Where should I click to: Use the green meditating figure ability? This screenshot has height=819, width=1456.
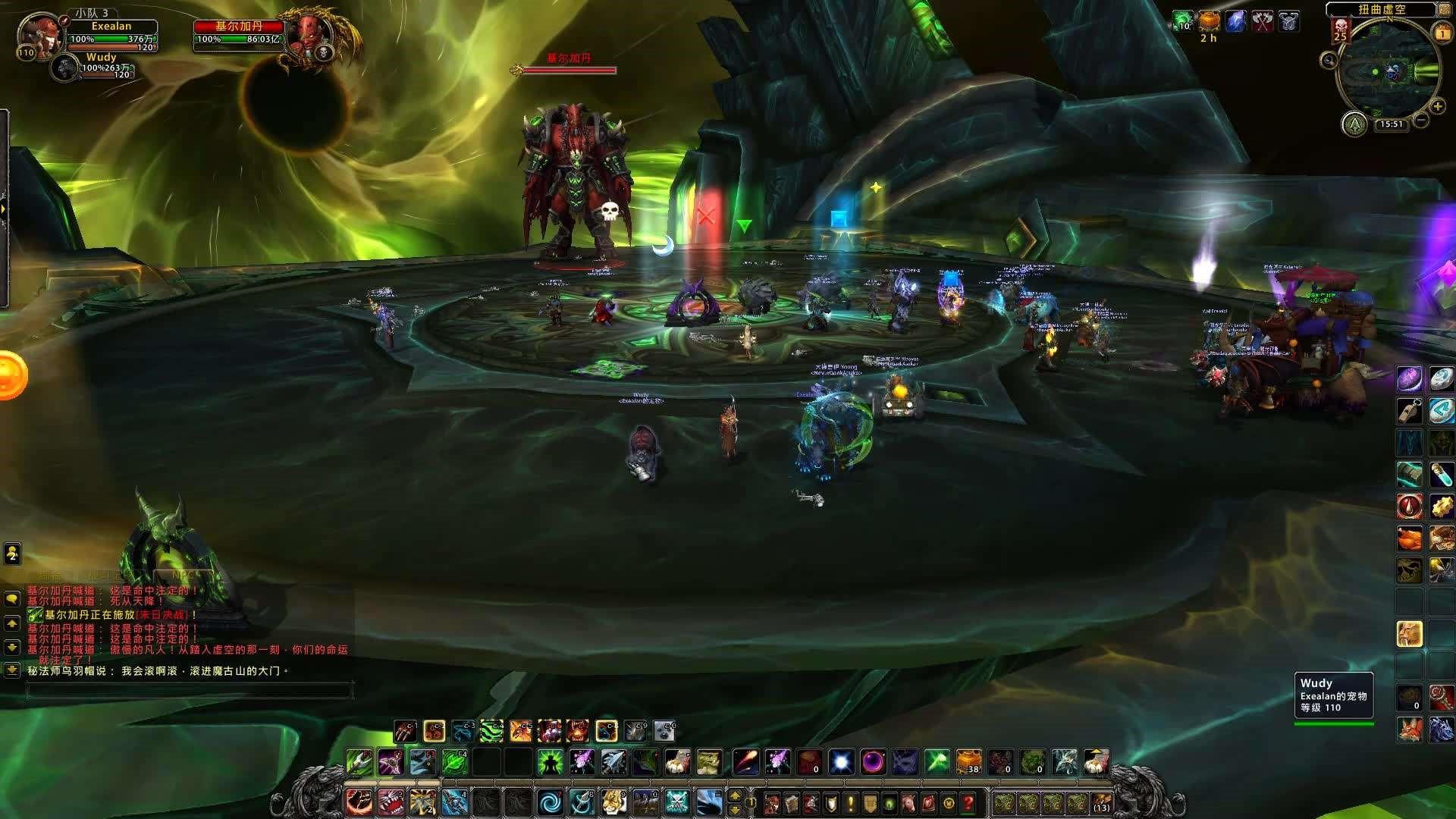(549, 761)
